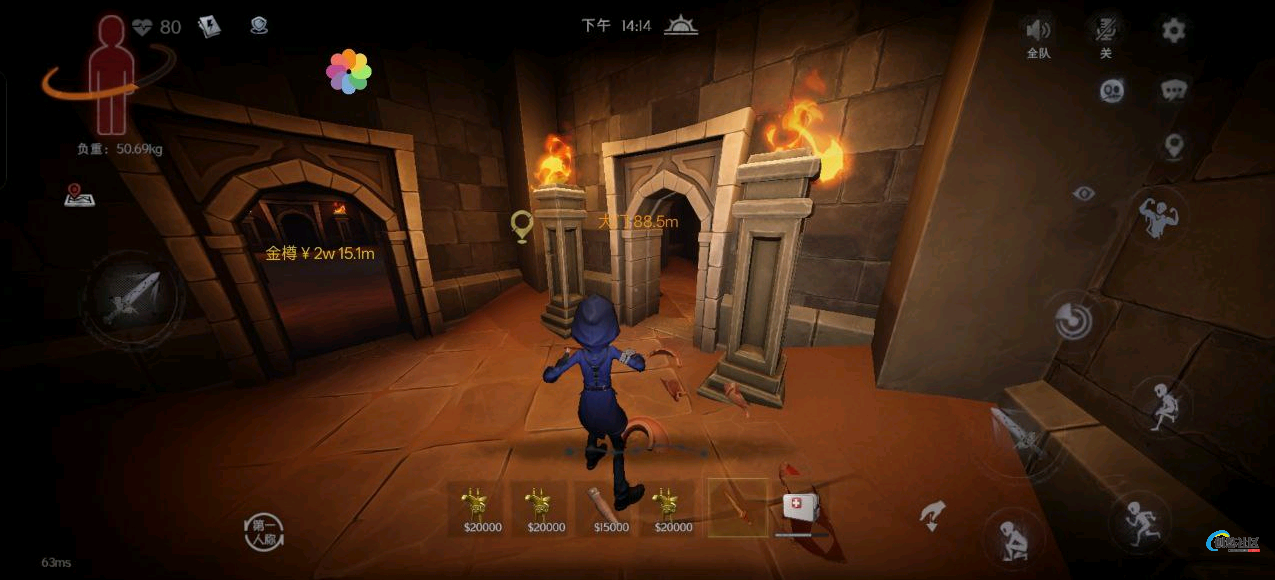Switch to first-person view (第一人称)

(x=265, y=531)
